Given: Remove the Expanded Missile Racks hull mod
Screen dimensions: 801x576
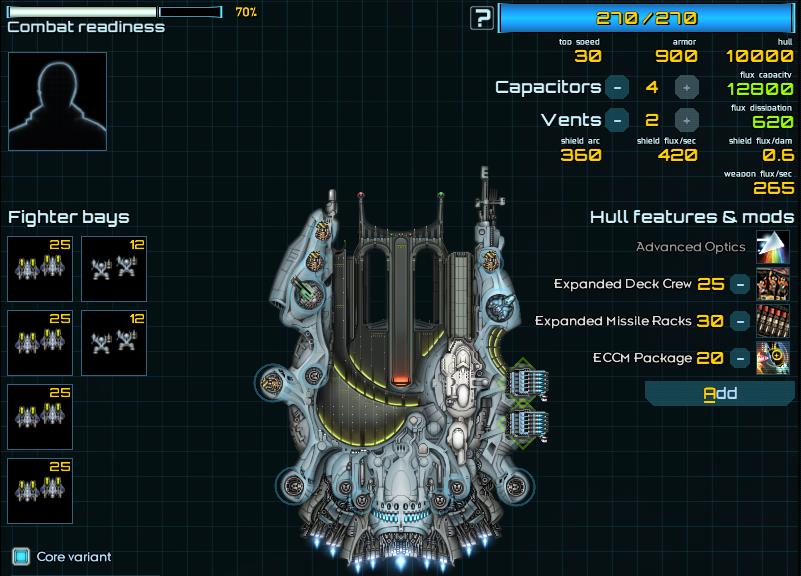Looking at the screenshot, I should coord(740,321).
